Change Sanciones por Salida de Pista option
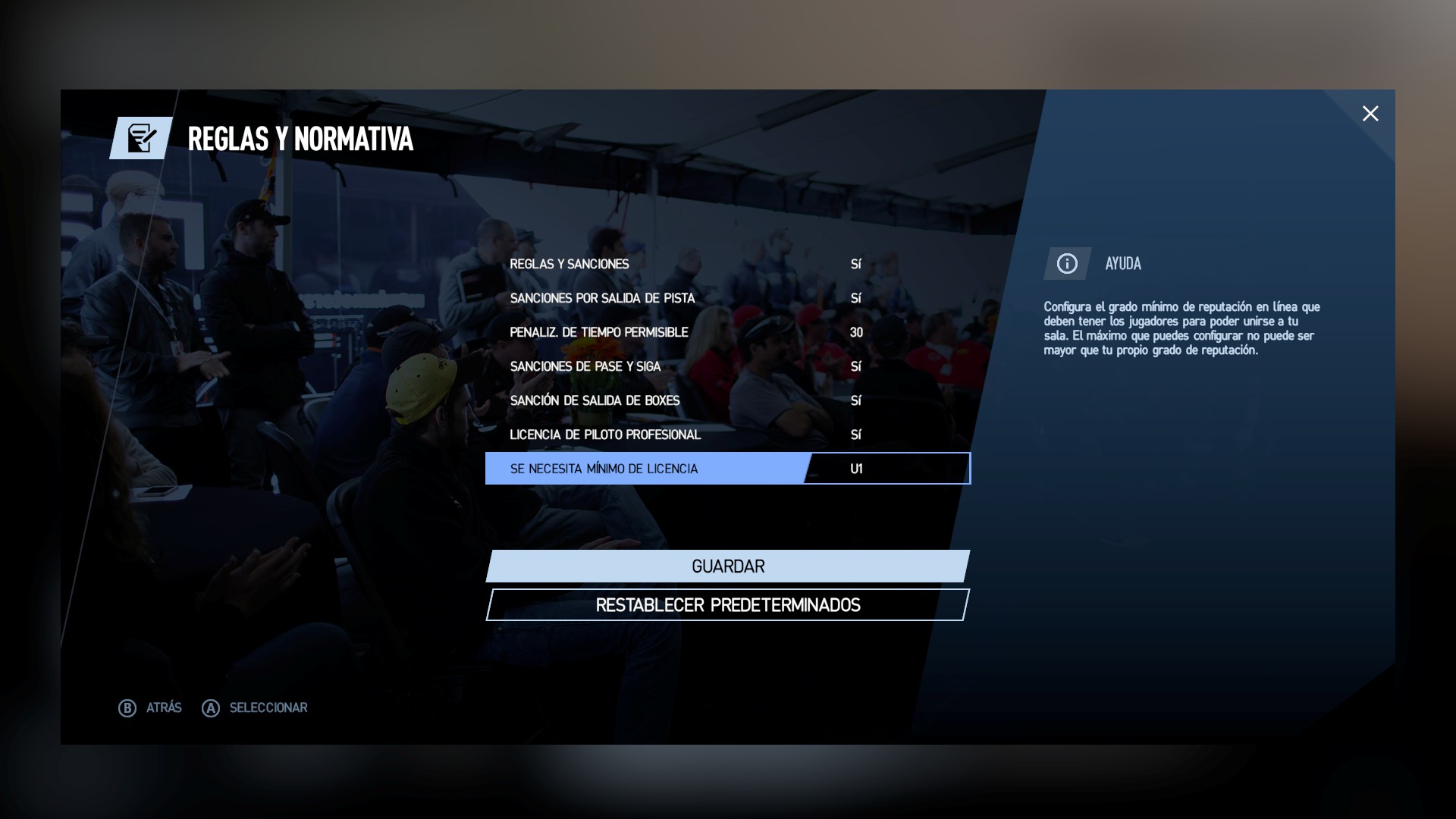The image size is (1456, 819). point(727,298)
